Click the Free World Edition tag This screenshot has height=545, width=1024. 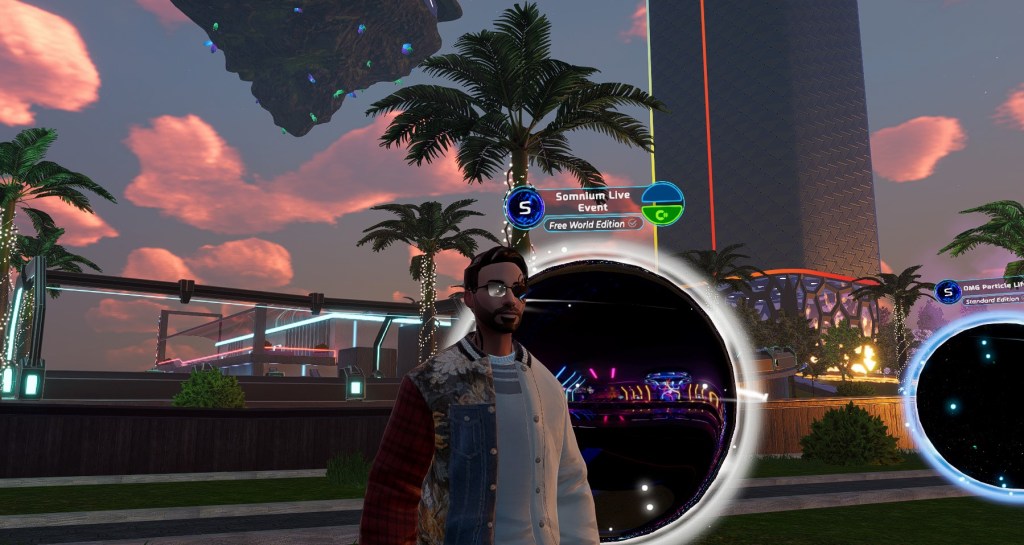click(592, 224)
